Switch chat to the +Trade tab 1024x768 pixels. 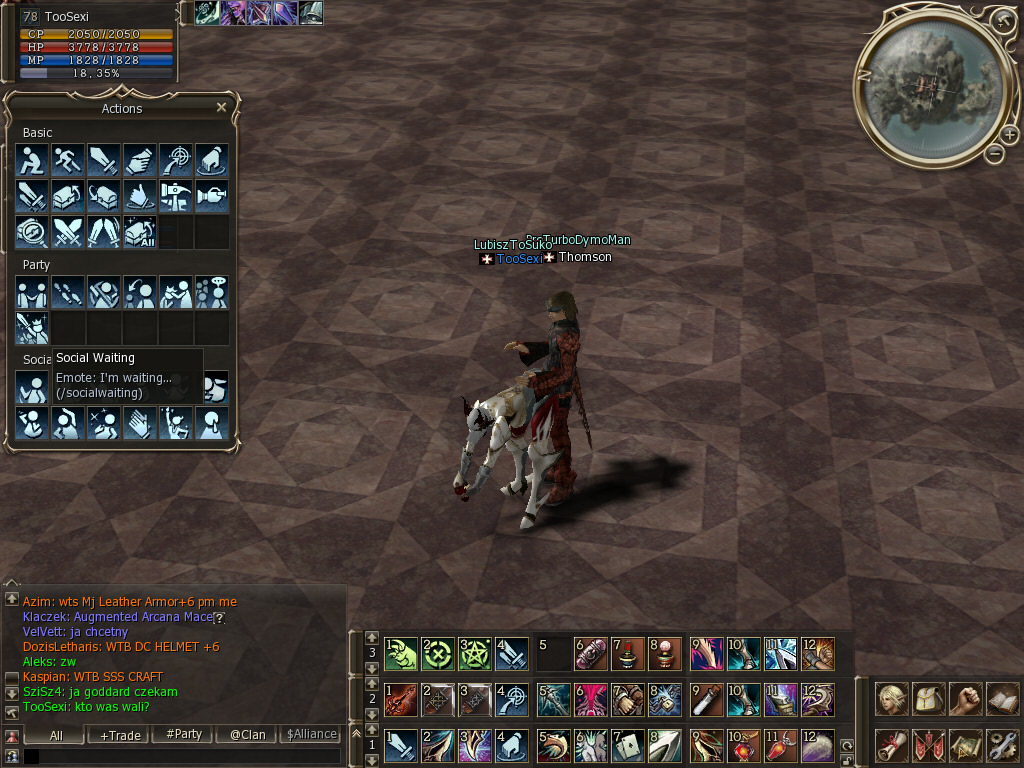[120, 734]
